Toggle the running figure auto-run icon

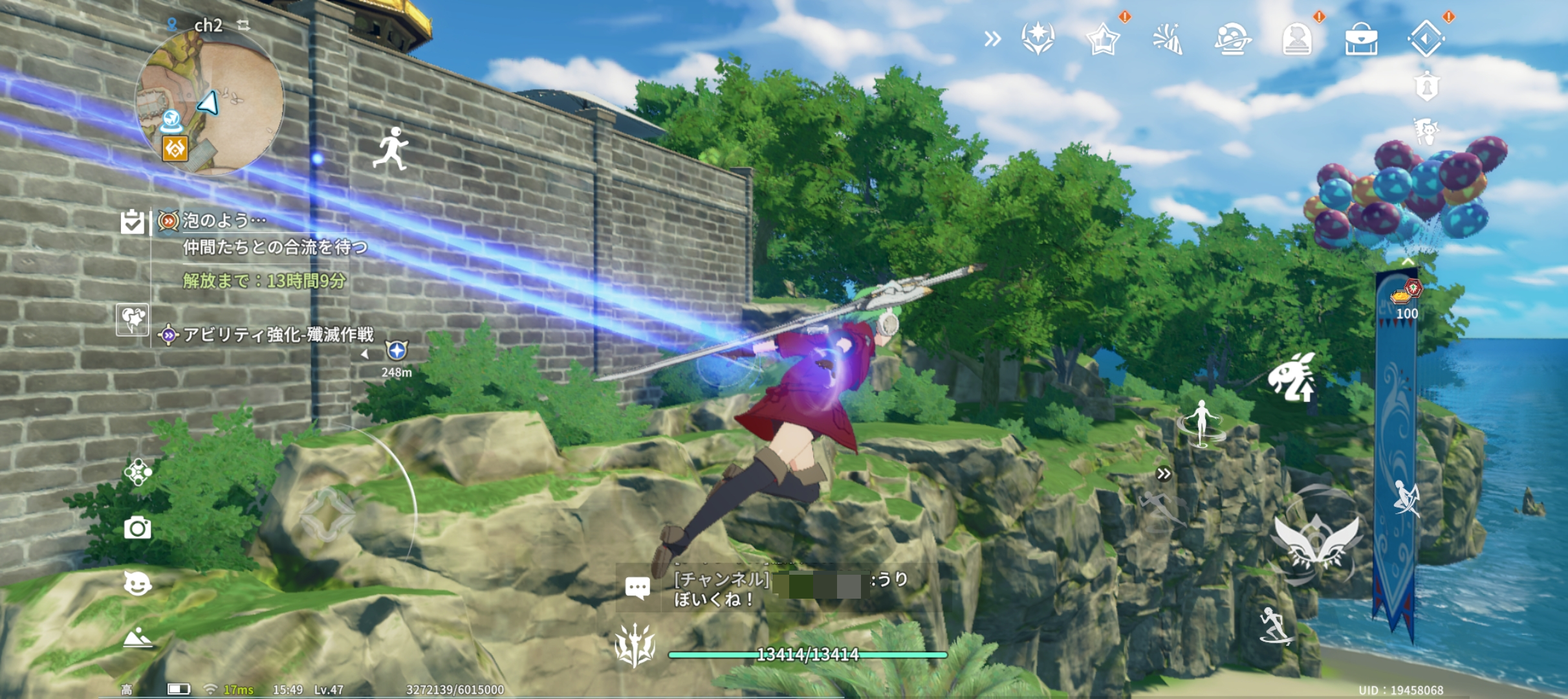(391, 149)
